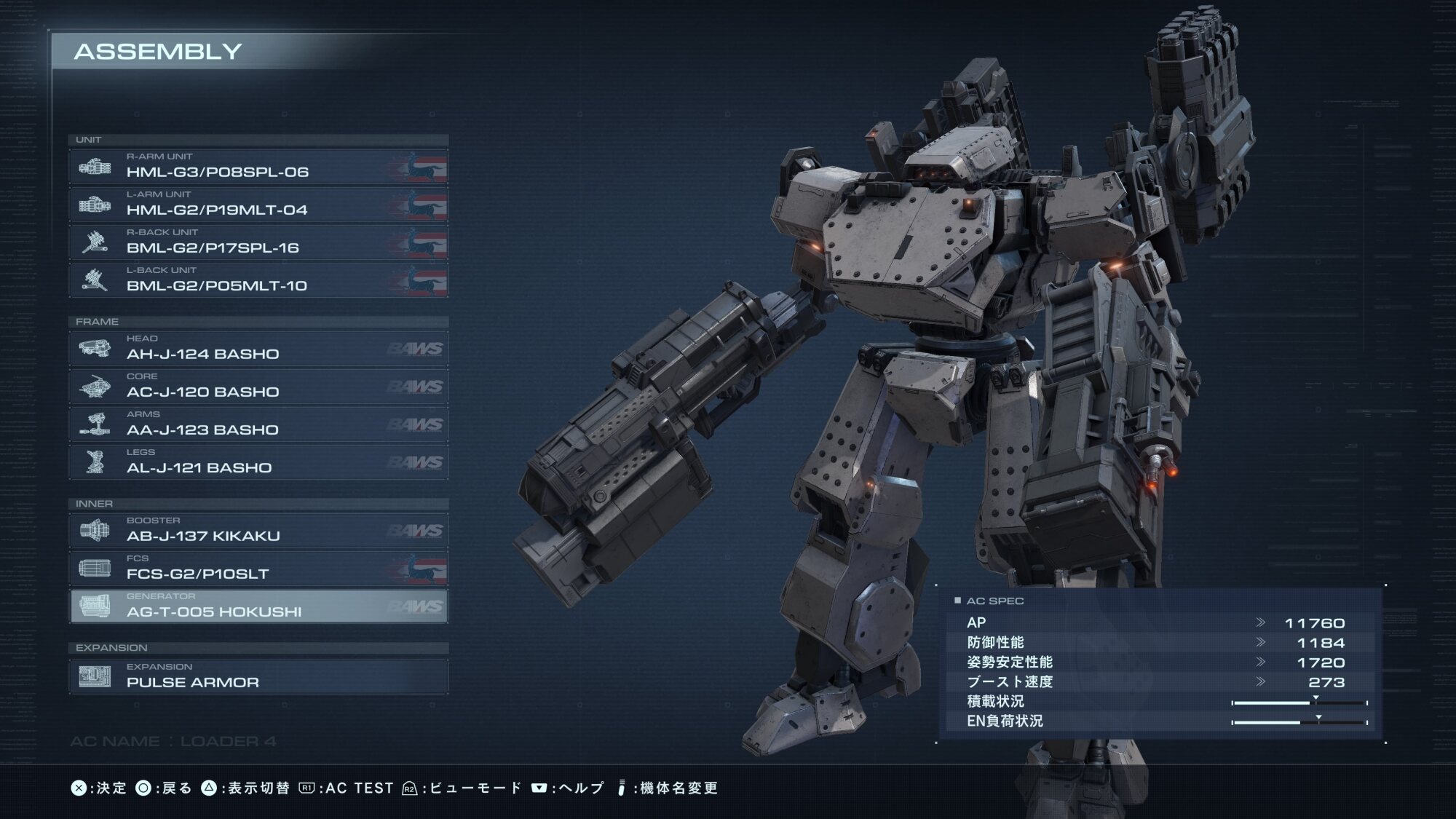Choose the LEGS AL-J-121 BASHO entry
Screen dimensions: 1456x819
(x=258, y=462)
